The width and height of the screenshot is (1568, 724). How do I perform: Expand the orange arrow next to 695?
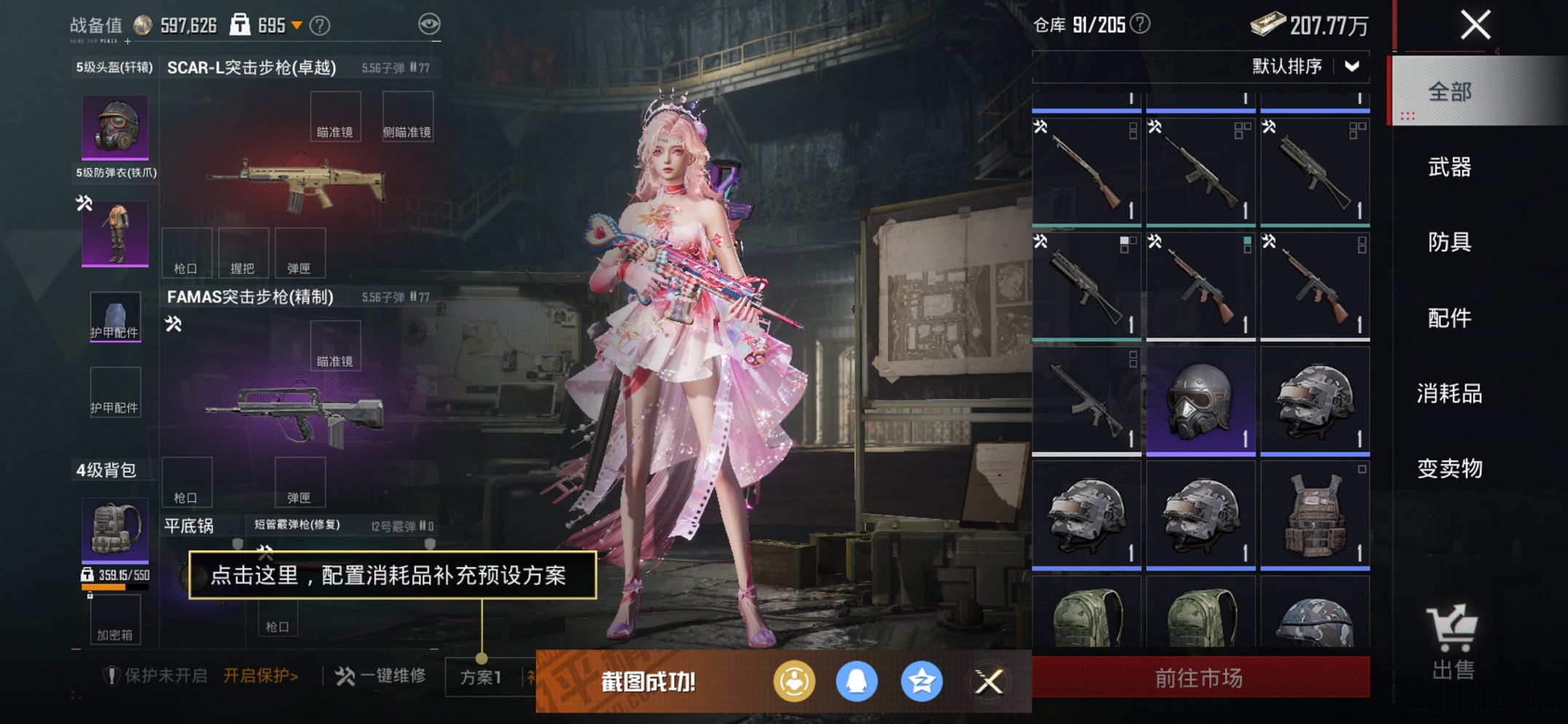pyautogui.click(x=297, y=26)
